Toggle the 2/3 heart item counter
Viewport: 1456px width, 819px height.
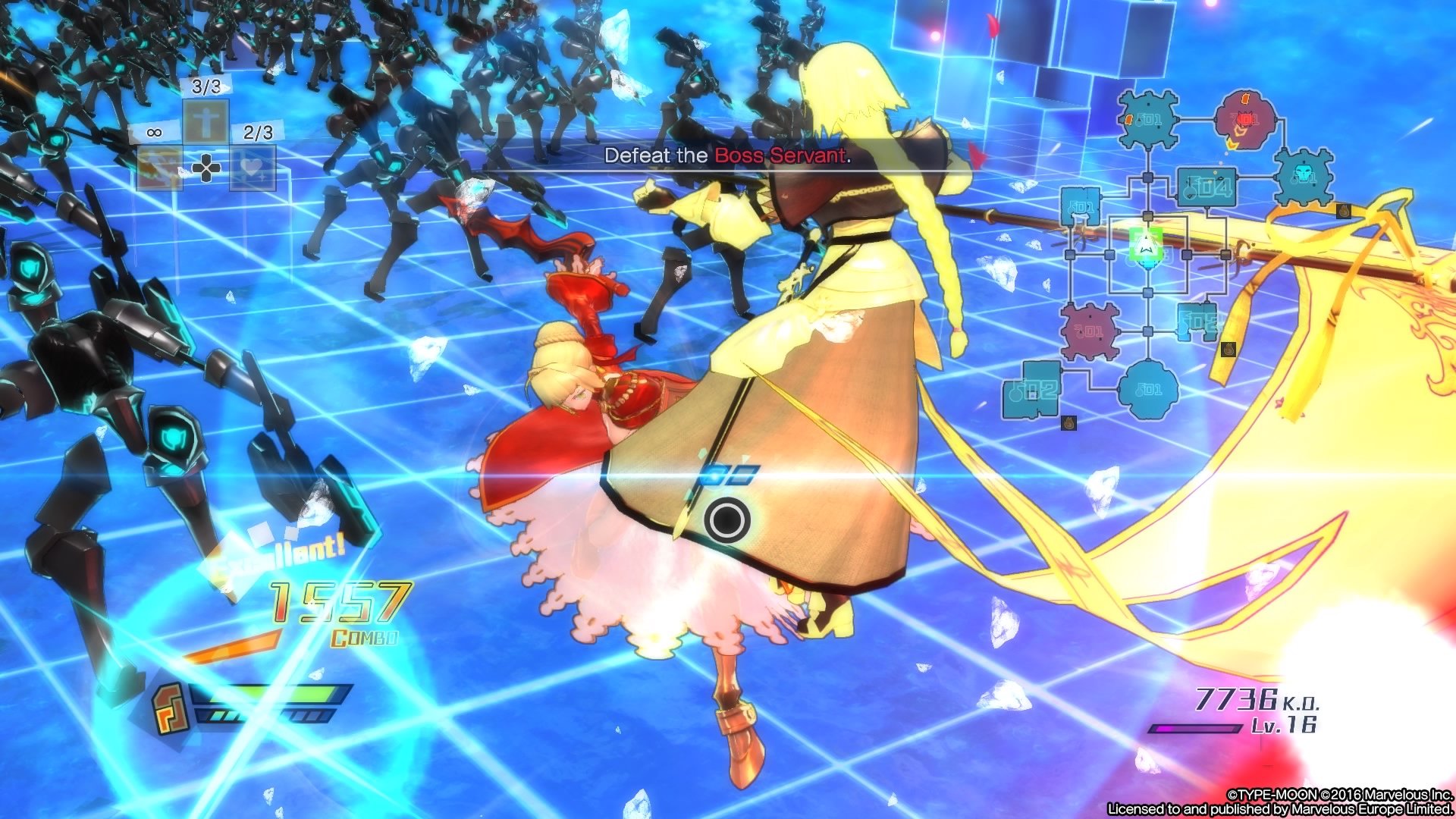pos(259,132)
